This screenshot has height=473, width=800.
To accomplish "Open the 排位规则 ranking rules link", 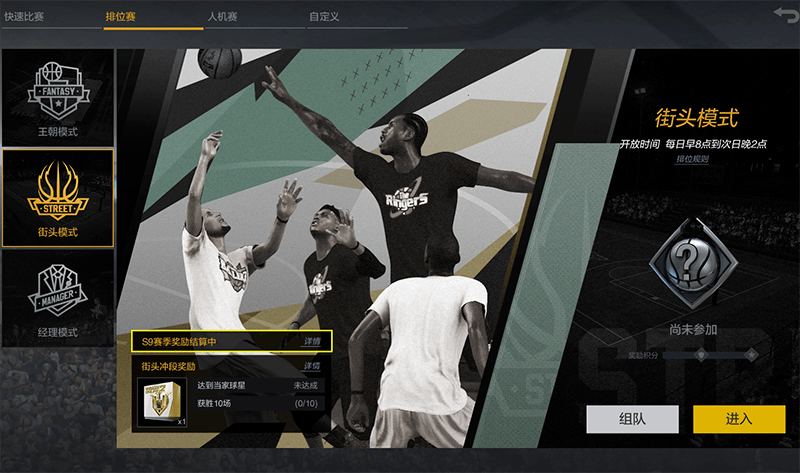I will (x=692, y=159).
